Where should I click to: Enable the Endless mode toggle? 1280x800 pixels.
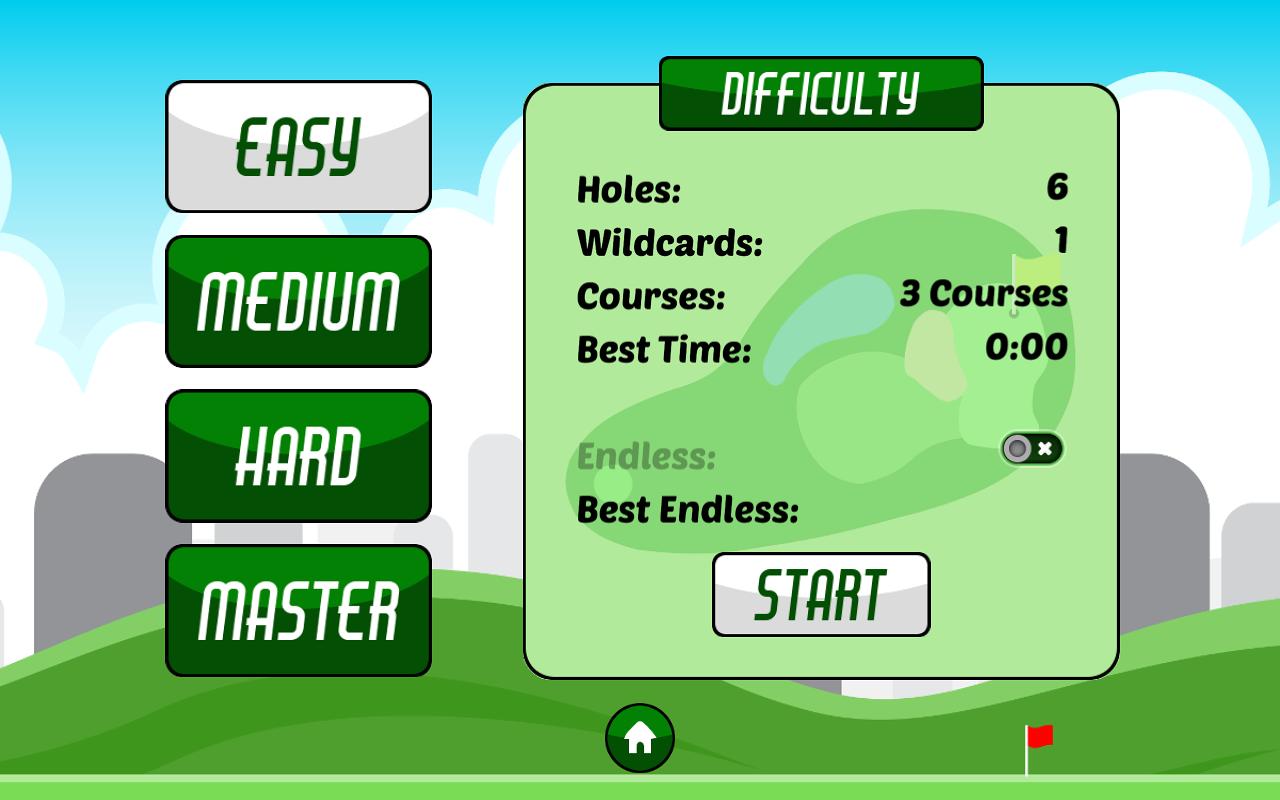click(x=1030, y=449)
